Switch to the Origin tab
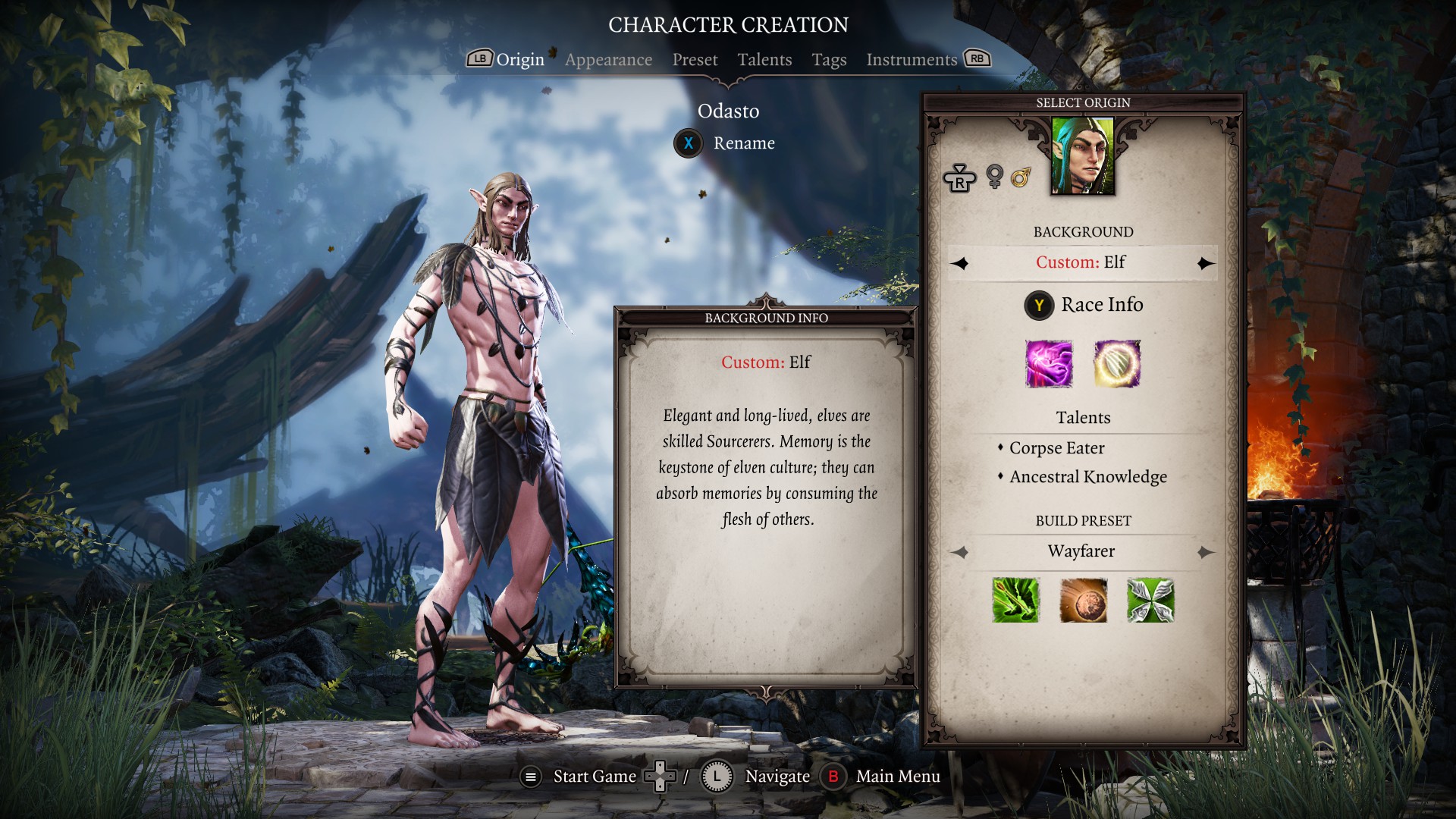This screenshot has height=819, width=1456. (x=519, y=59)
